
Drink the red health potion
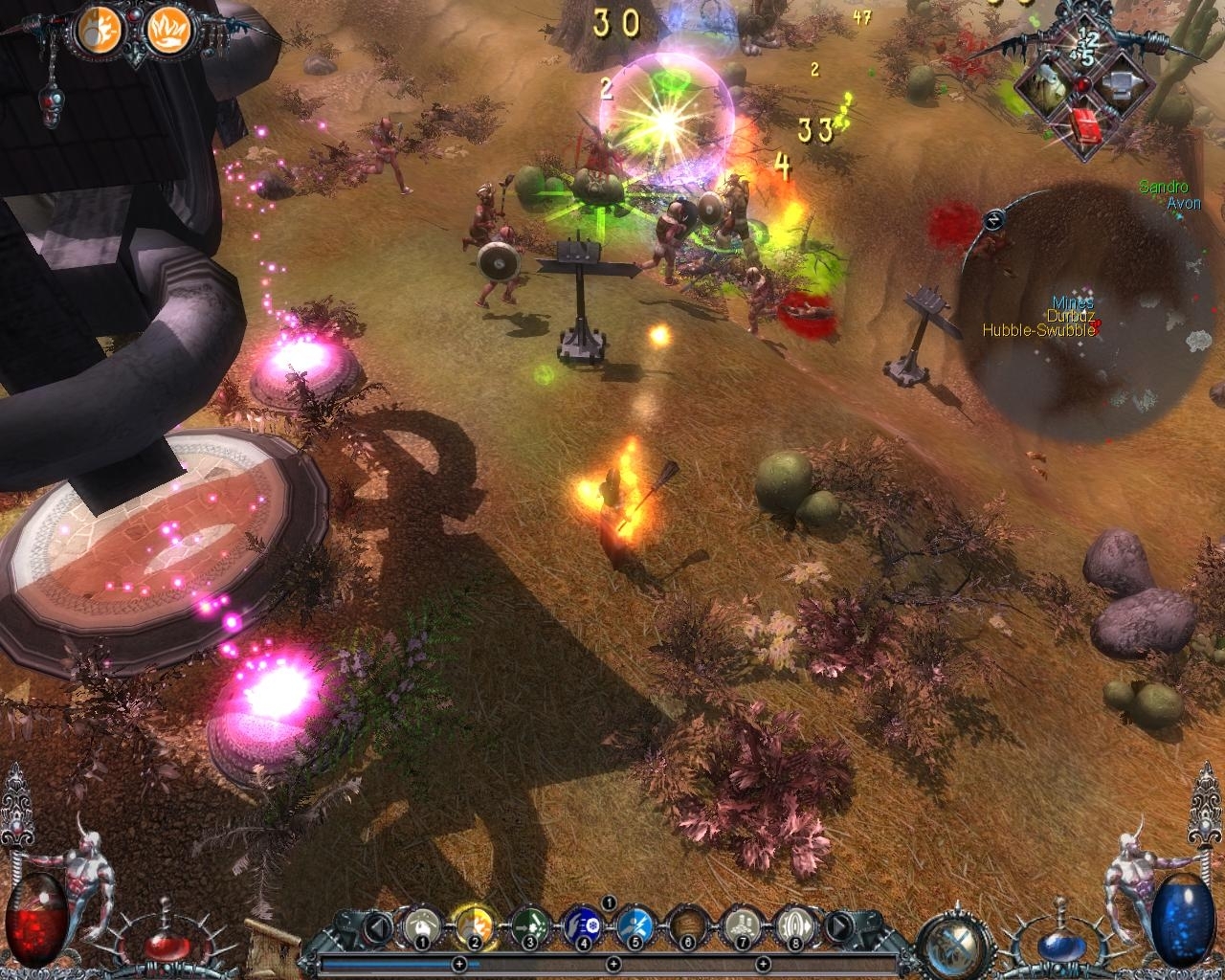tap(167, 947)
